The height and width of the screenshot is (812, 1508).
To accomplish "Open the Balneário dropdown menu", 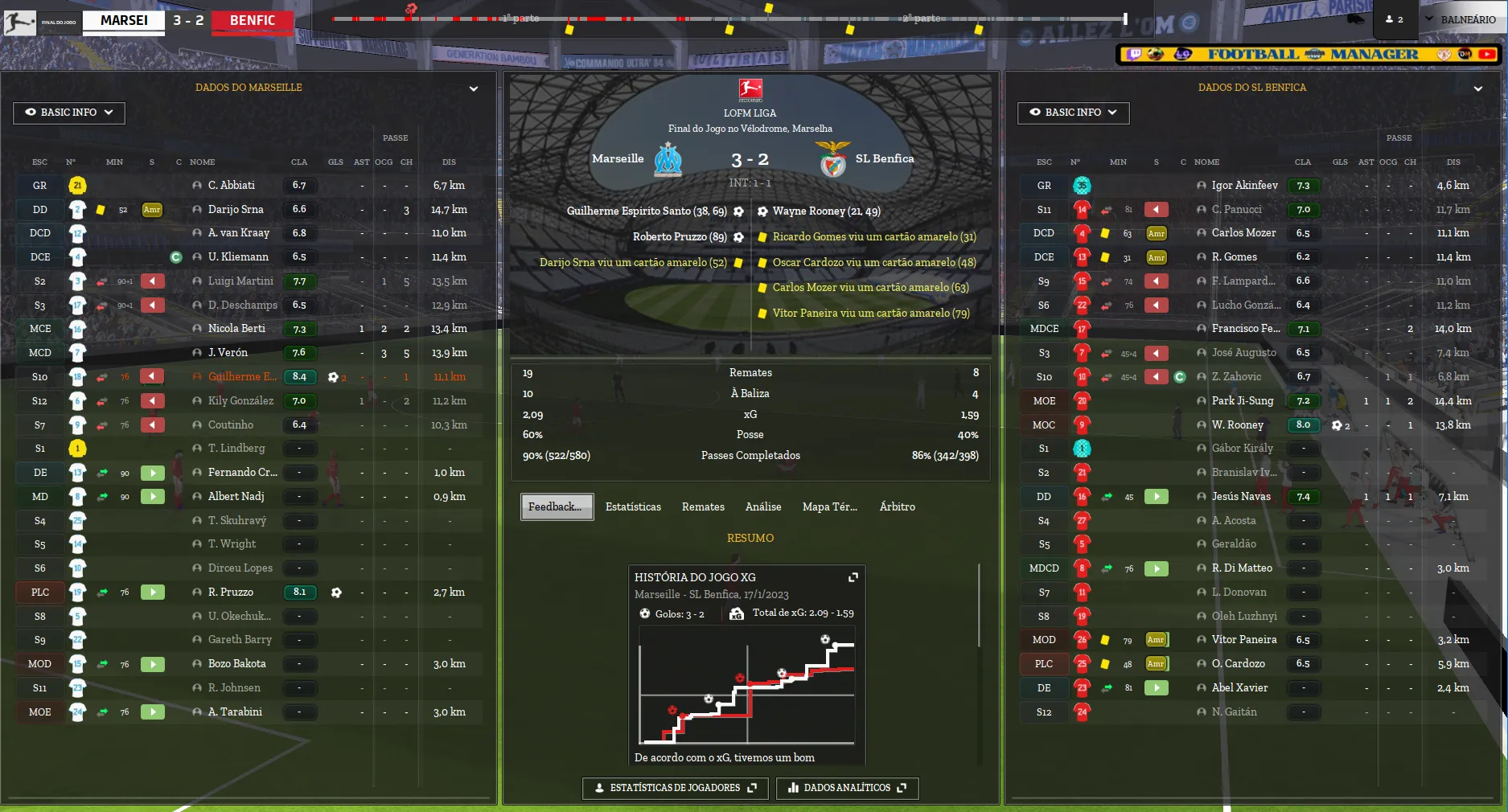I will tap(1461, 19).
